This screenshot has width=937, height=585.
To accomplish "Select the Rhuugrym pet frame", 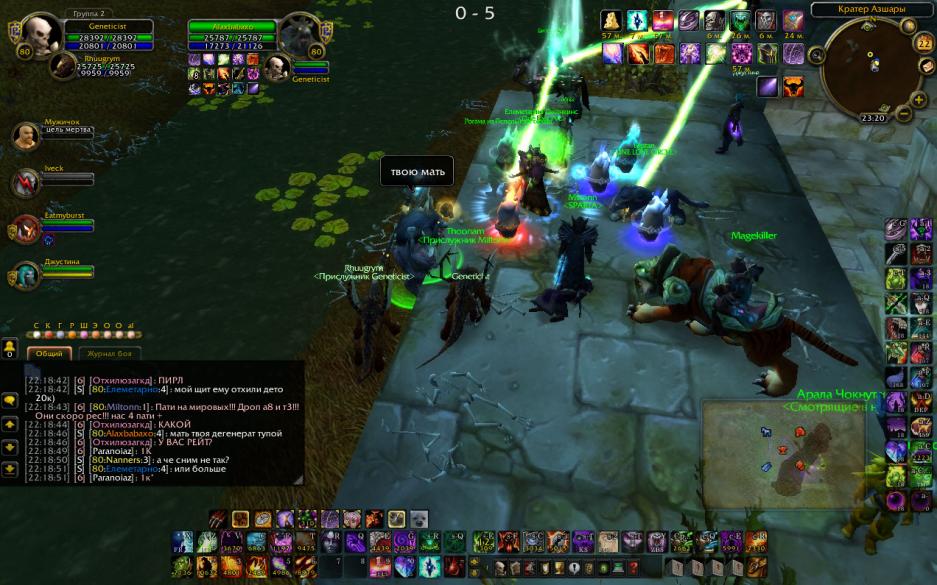I will [64, 65].
